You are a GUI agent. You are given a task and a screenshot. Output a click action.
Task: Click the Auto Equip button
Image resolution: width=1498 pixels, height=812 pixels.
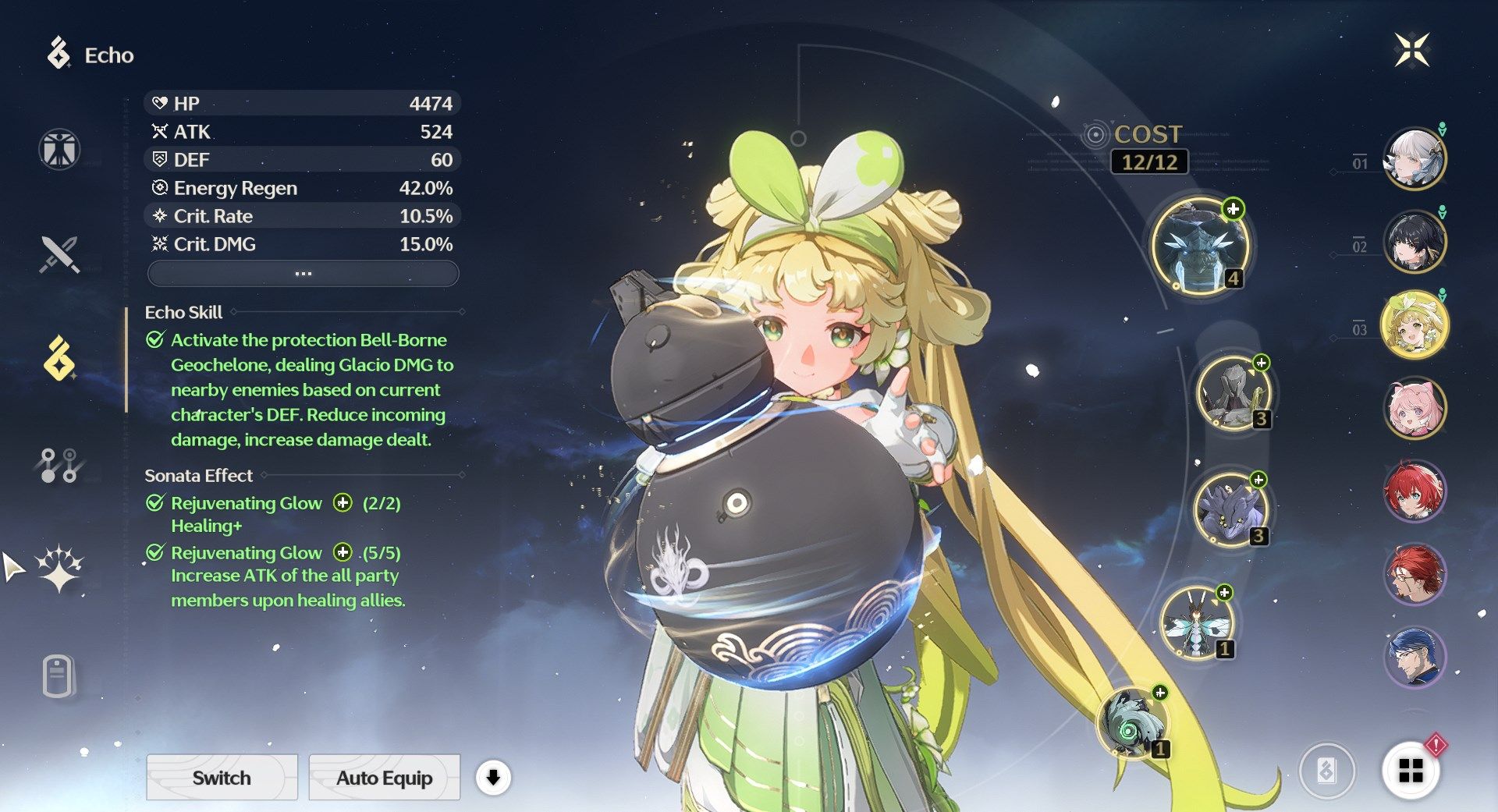(384, 778)
